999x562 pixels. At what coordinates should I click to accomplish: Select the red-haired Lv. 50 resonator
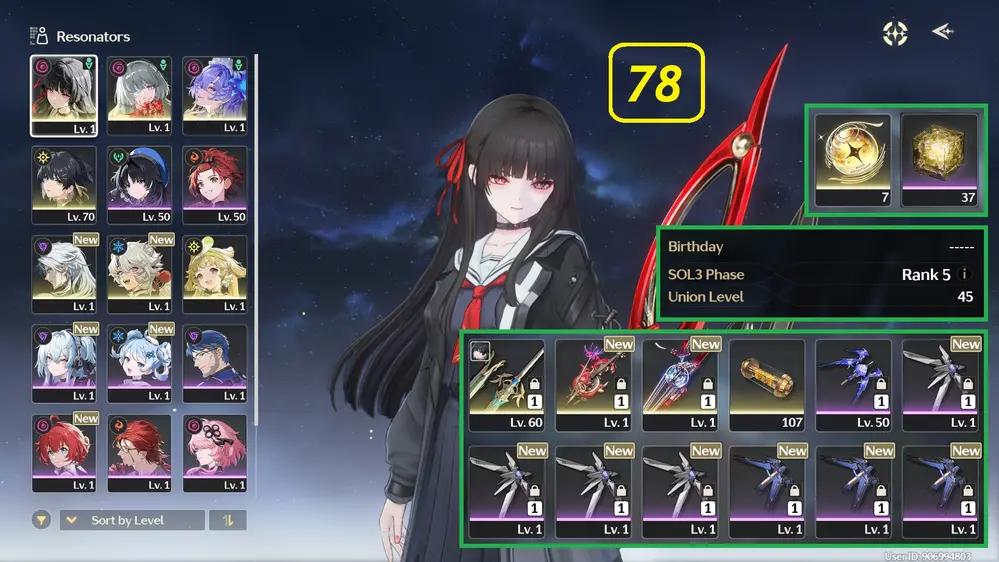coord(214,185)
